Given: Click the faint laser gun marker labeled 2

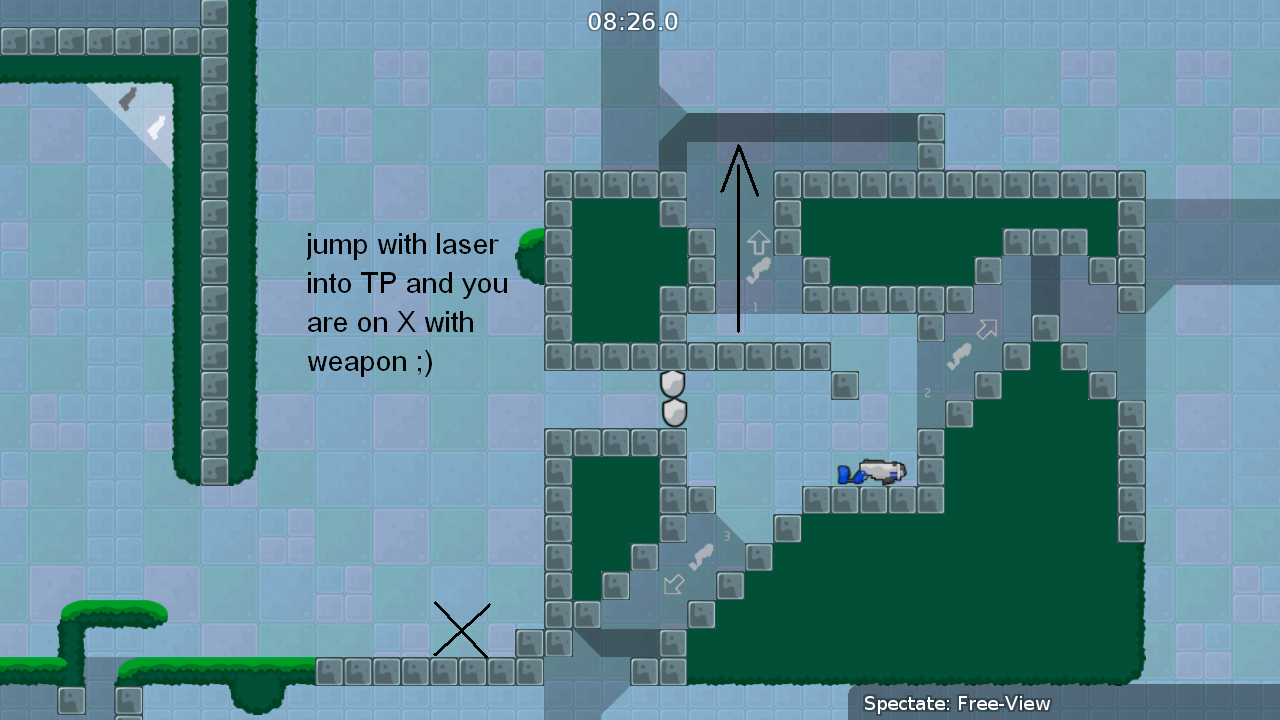Looking at the screenshot, I should [958, 357].
